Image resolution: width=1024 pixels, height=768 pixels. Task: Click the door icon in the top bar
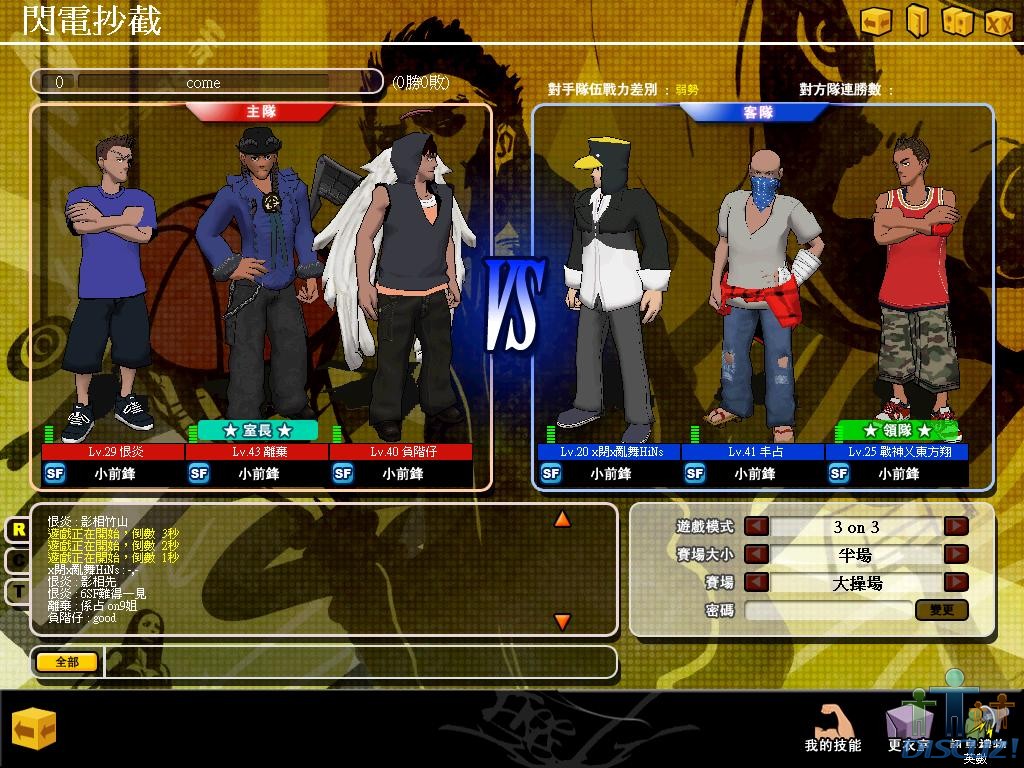pos(917,20)
